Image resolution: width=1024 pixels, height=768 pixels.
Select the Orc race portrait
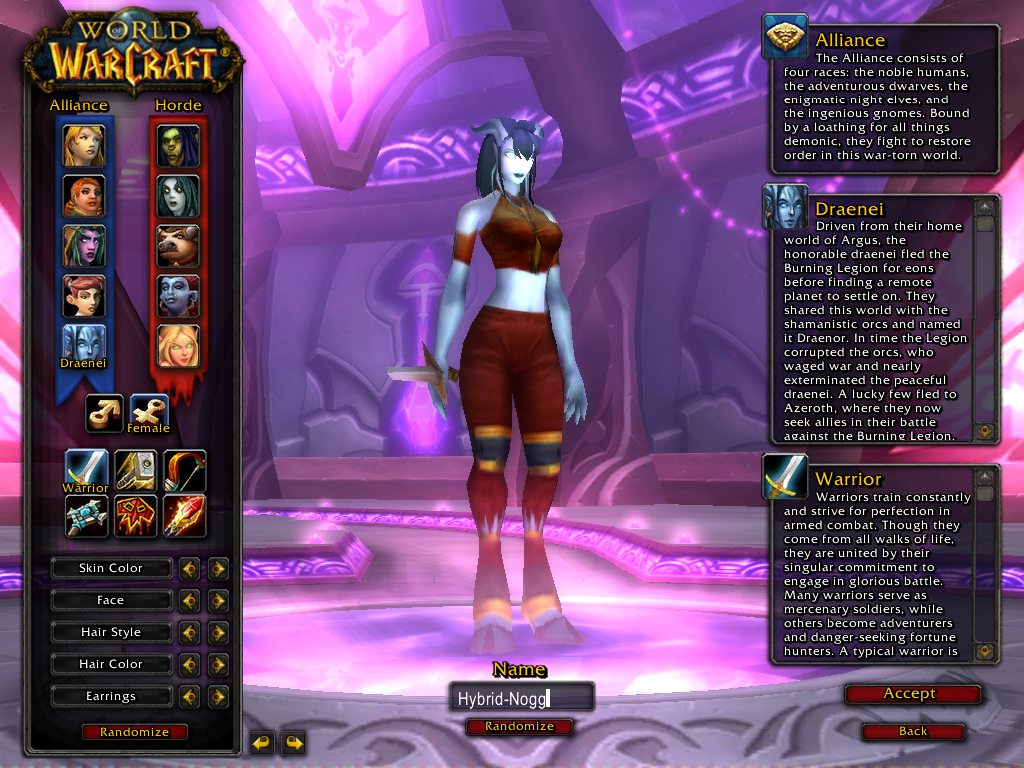tap(178, 146)
